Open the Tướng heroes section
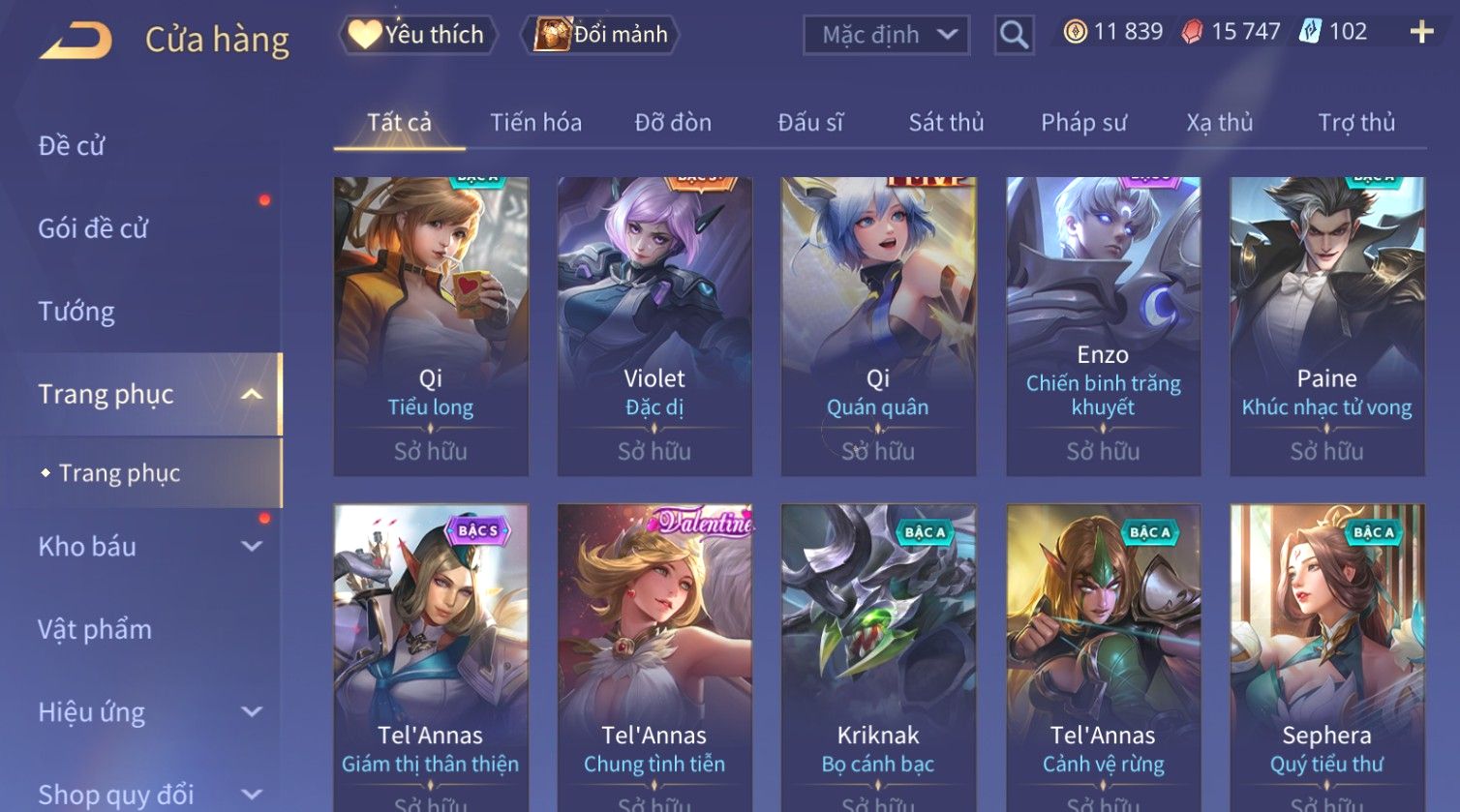This screenshot has height=812, width=1460. point(76,312)
